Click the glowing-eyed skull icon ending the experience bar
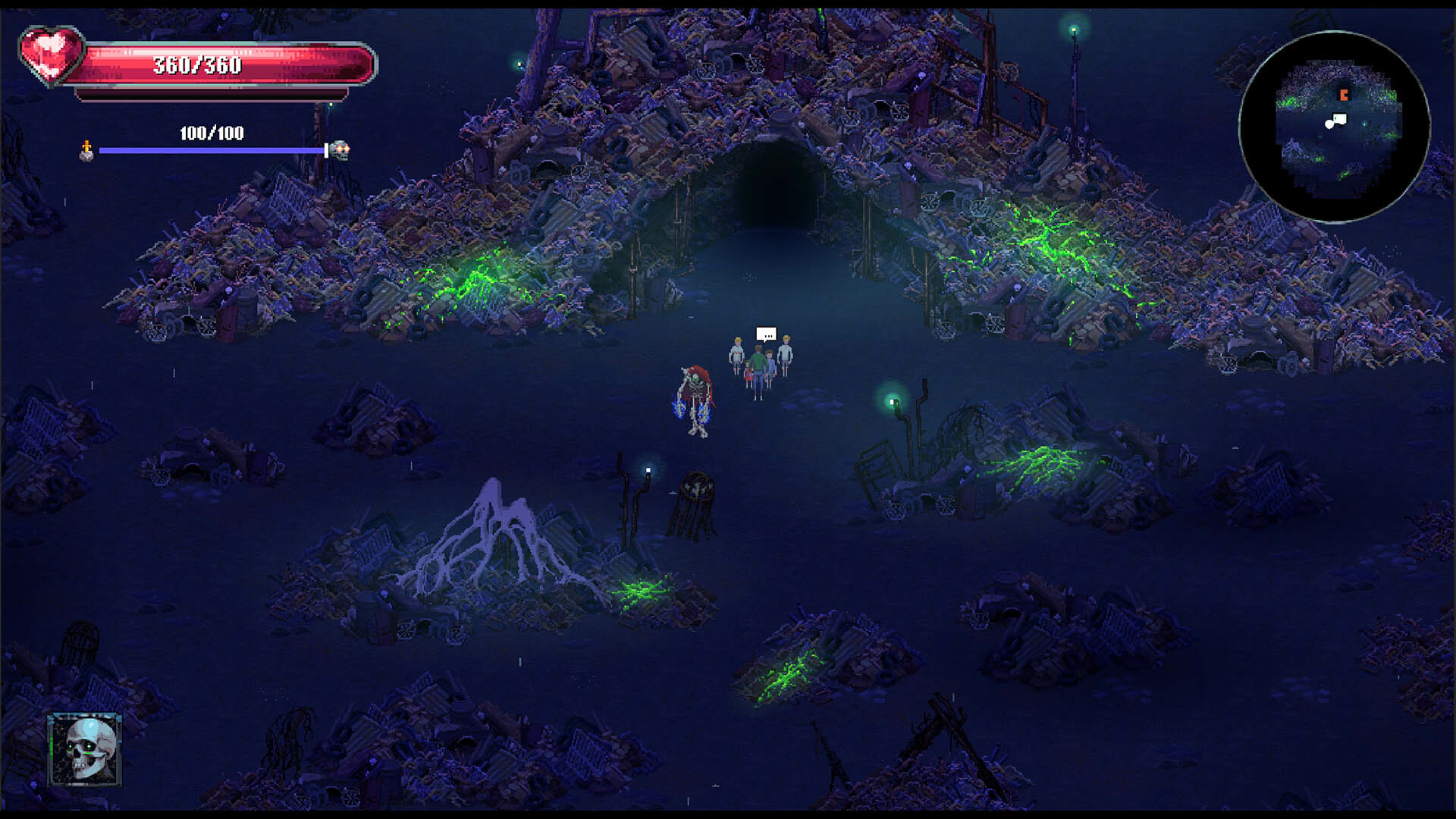 (x=343, y=150)
